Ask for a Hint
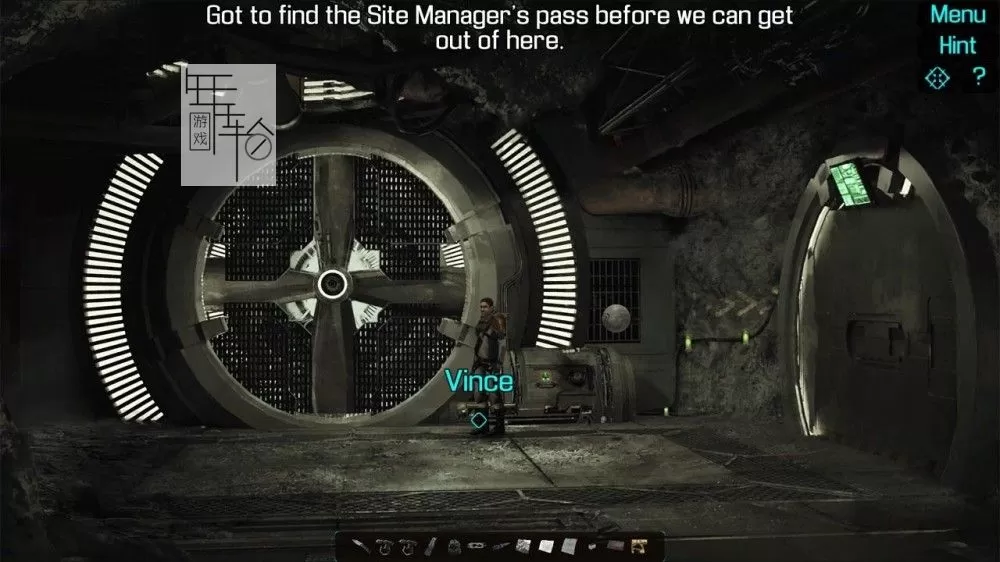 pos(957,46)
